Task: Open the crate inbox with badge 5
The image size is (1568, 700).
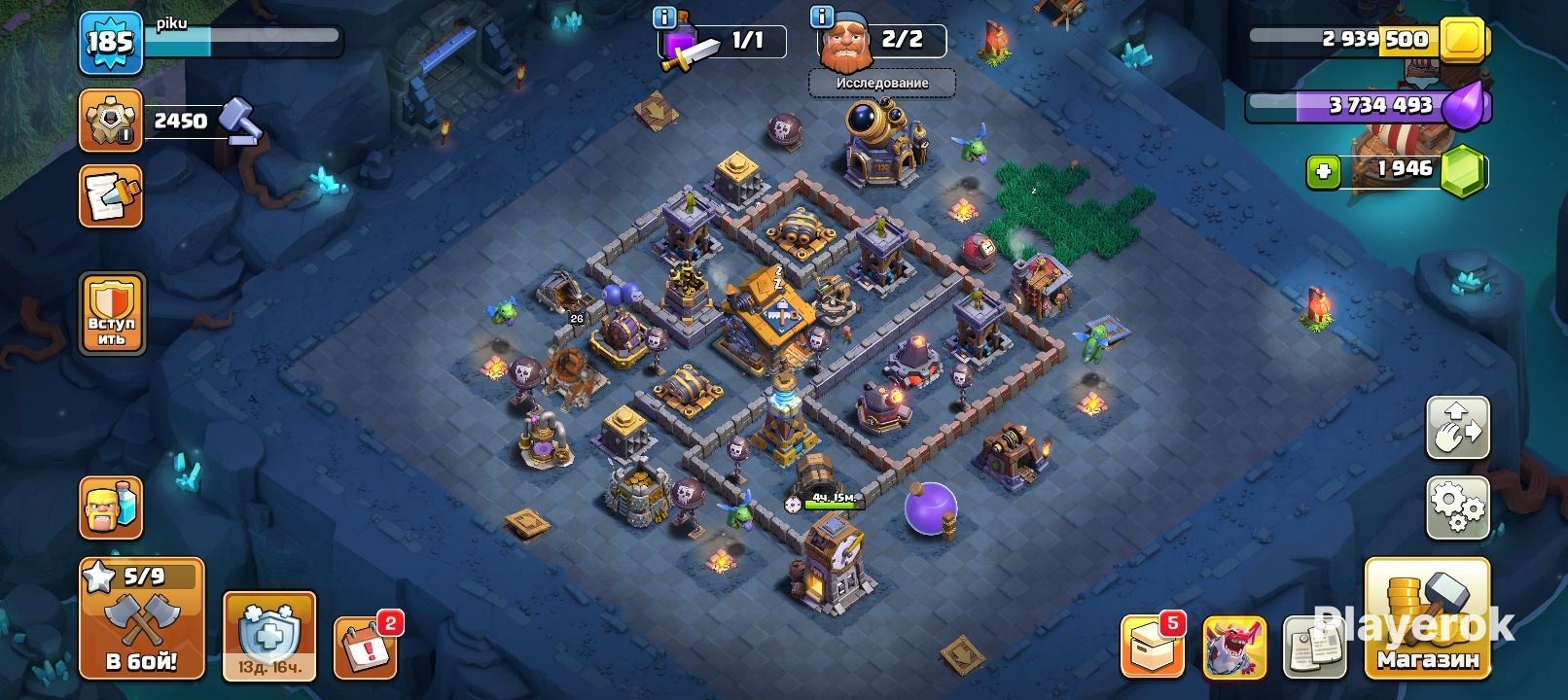Action: point(1152,646)
